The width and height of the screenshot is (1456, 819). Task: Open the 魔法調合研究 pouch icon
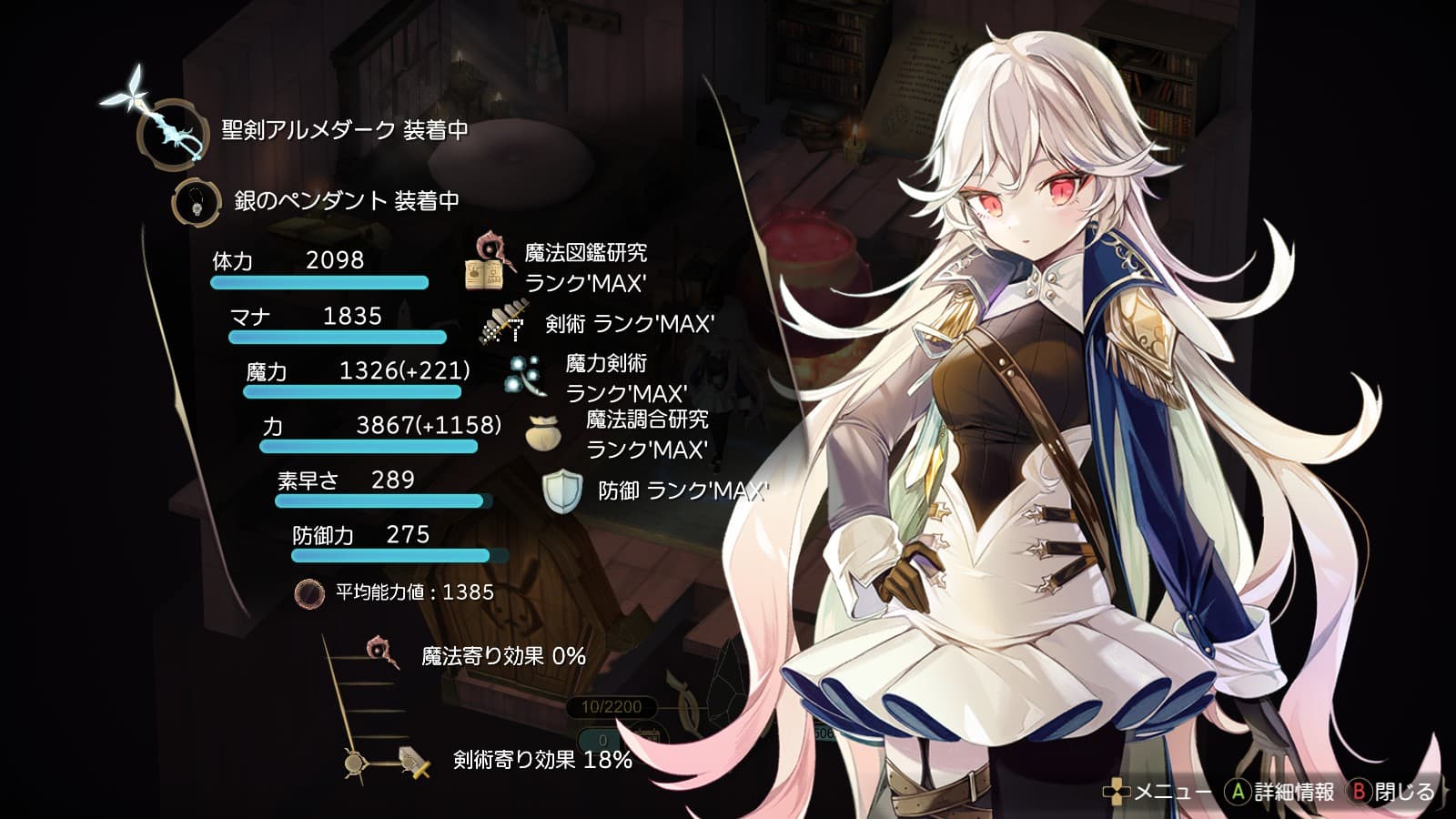tap(542, 434)
